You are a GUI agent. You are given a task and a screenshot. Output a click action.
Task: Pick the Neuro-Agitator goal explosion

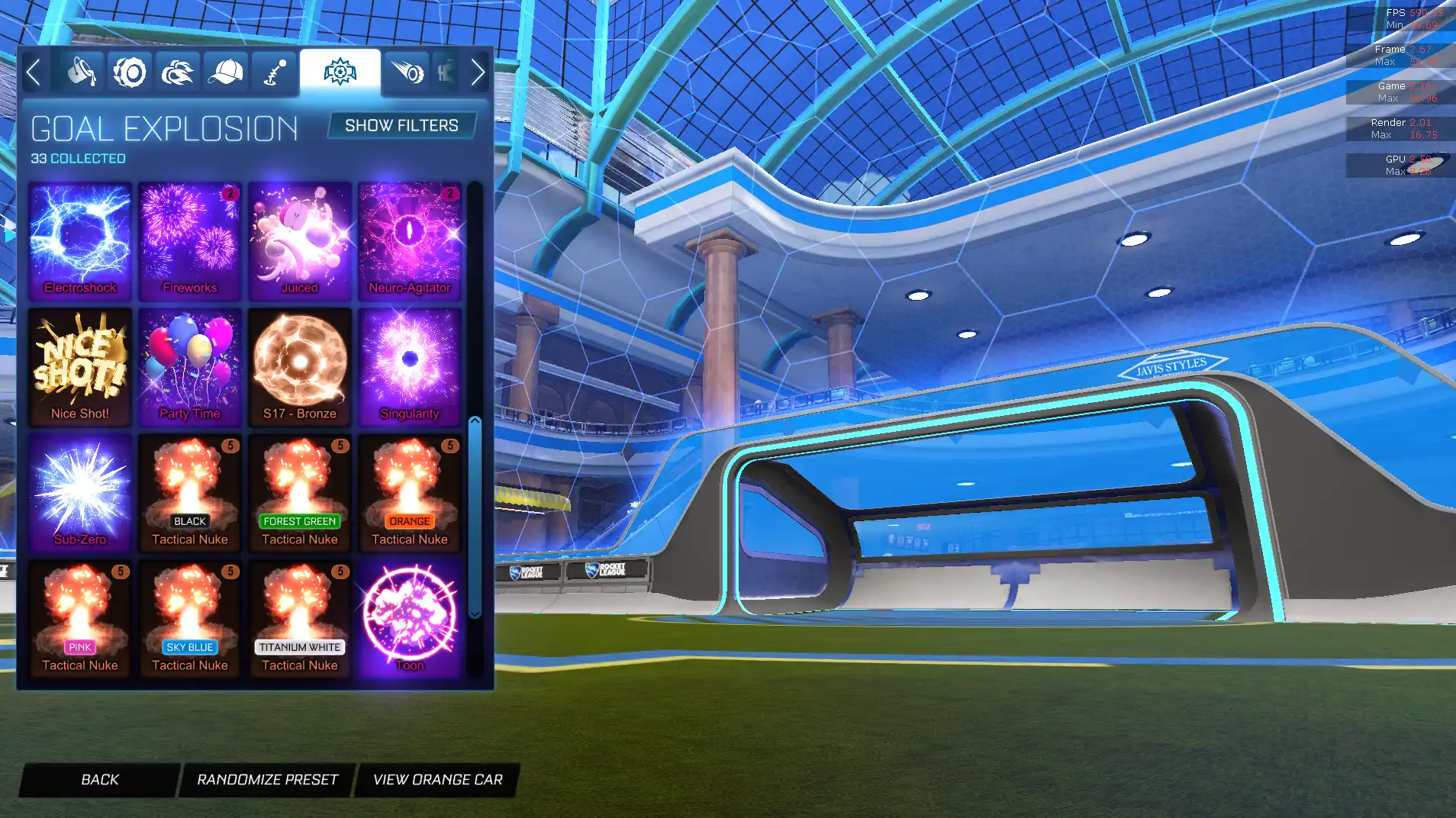point(410,240)
